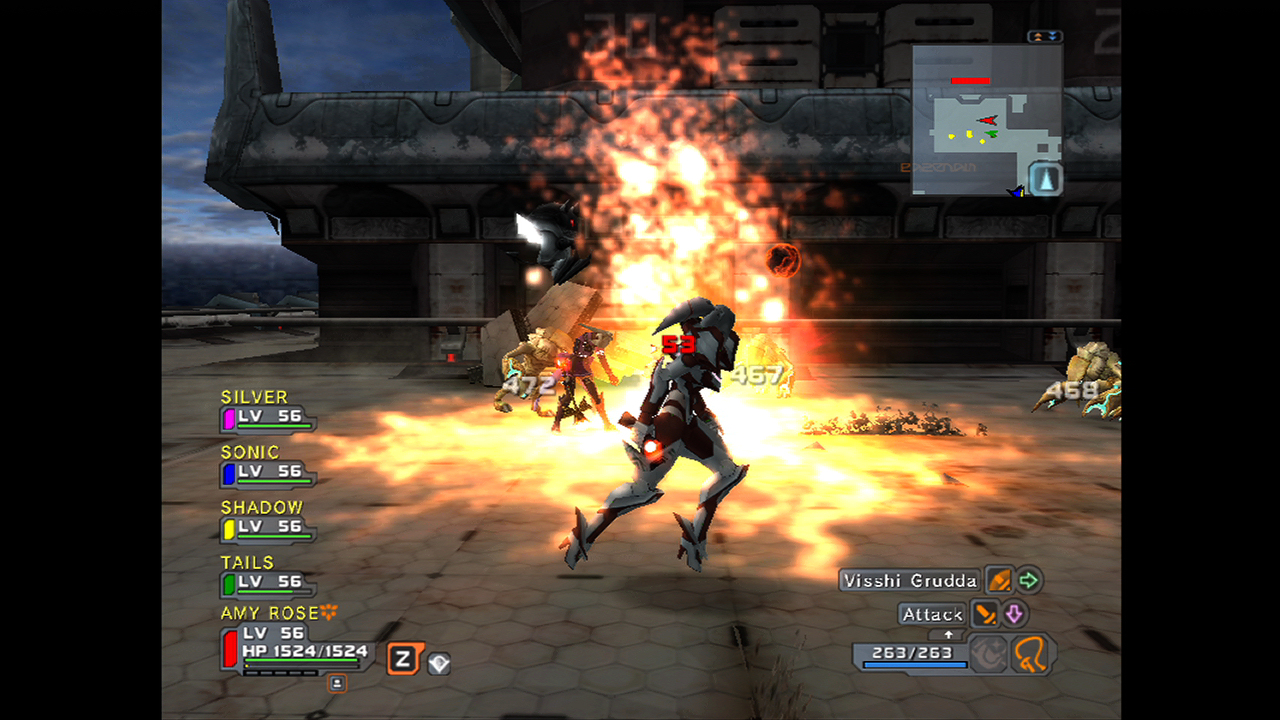Click the orange Z lock-on icon
Screen dimensions: 1280x720
pyautogui.click(x=404, y=659)
